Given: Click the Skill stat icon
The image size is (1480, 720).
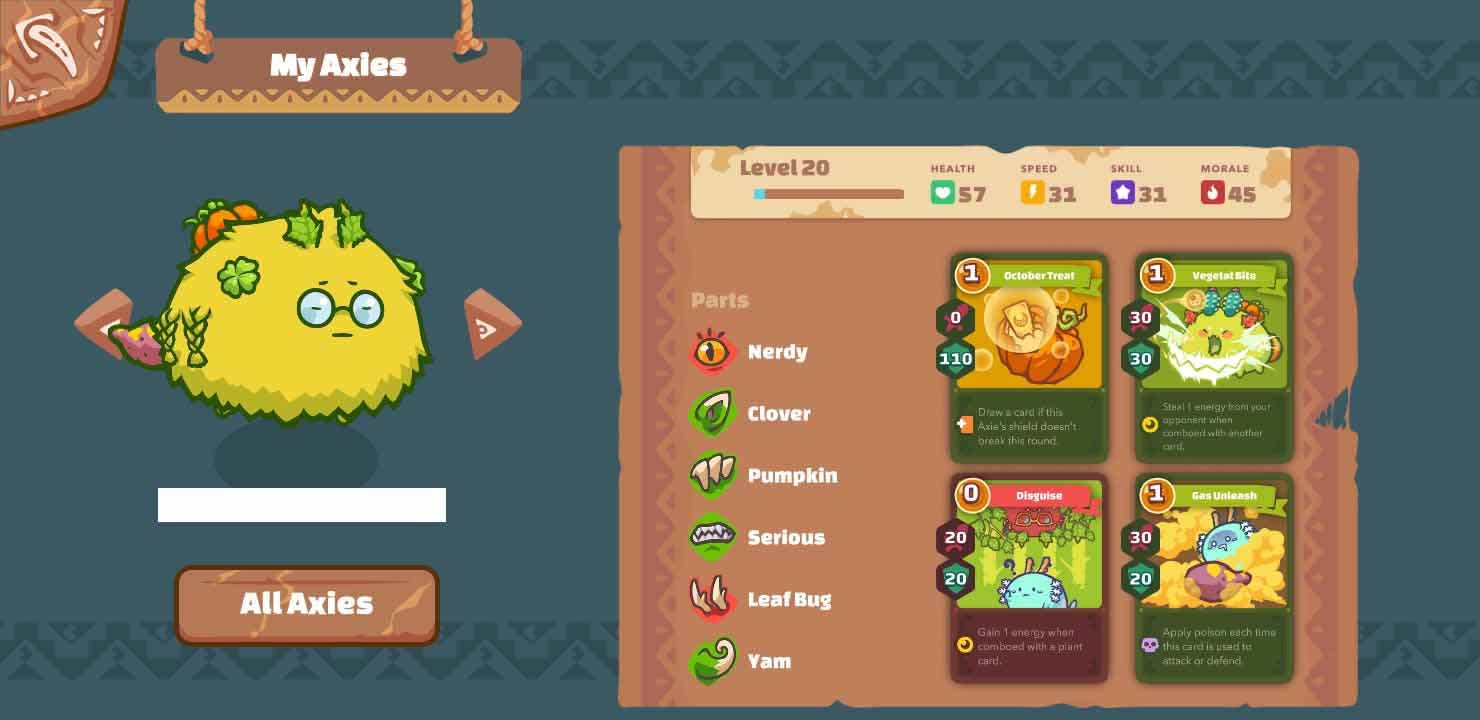Looking at the screenshot, I should (x=1124, y=190).
